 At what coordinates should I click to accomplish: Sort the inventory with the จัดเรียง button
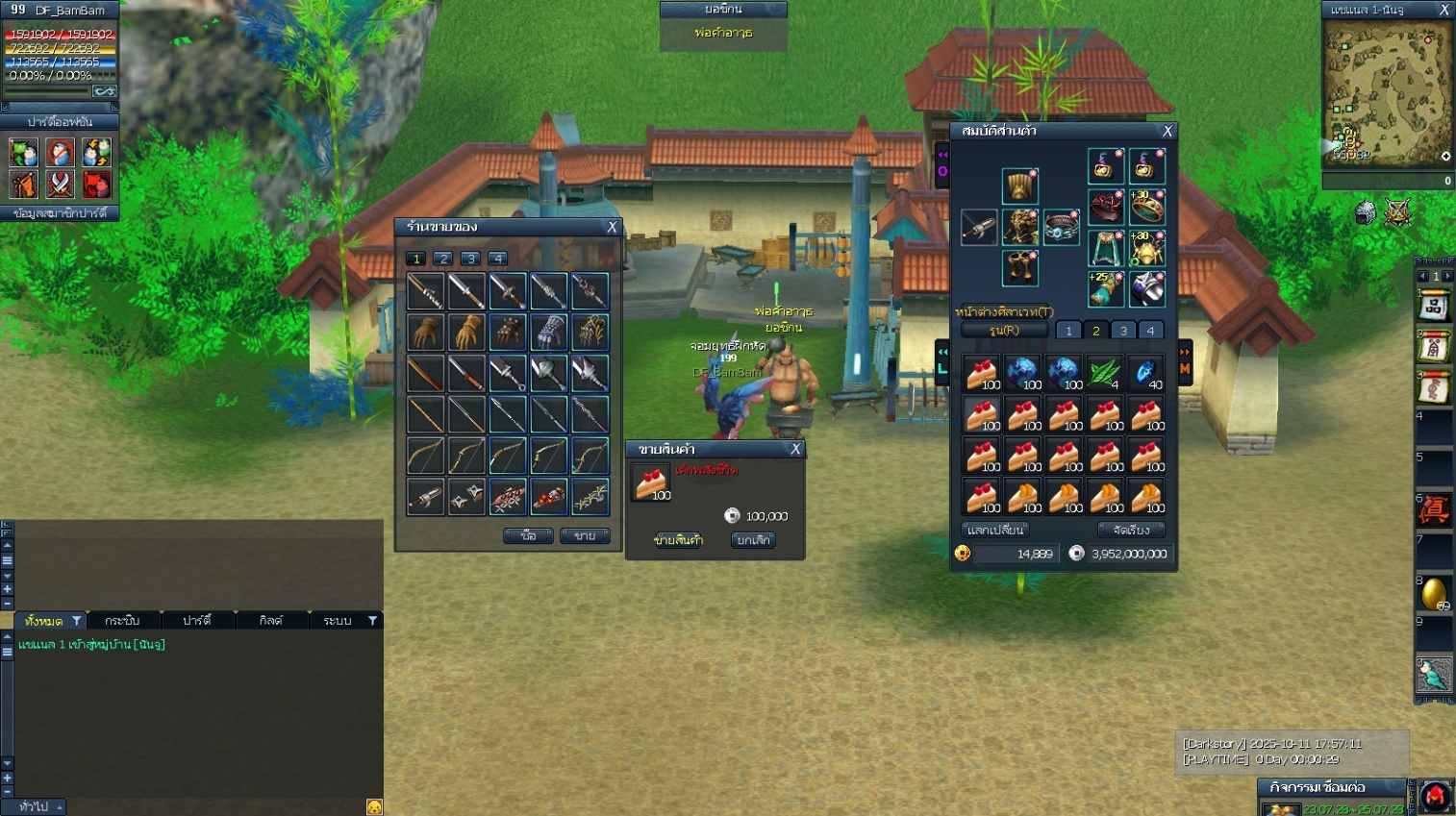[x=1131, y=530]
